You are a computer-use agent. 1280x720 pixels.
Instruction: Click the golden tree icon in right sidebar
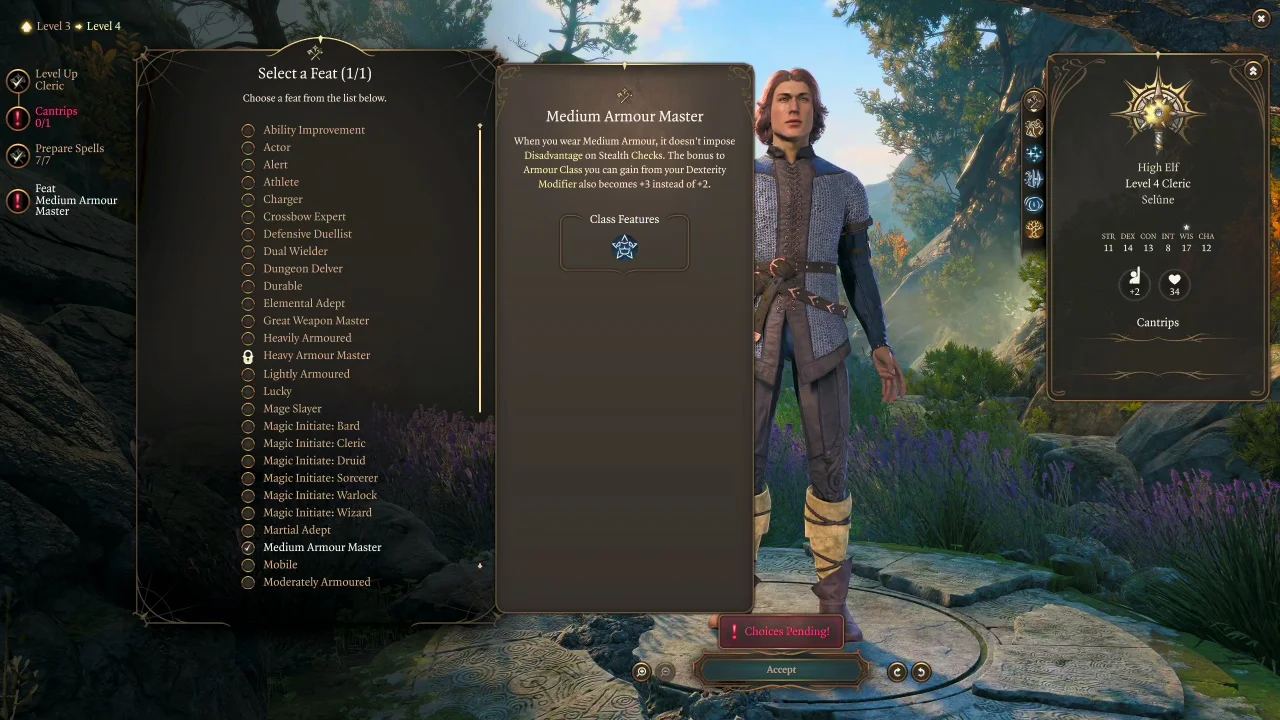[1033, 228]
